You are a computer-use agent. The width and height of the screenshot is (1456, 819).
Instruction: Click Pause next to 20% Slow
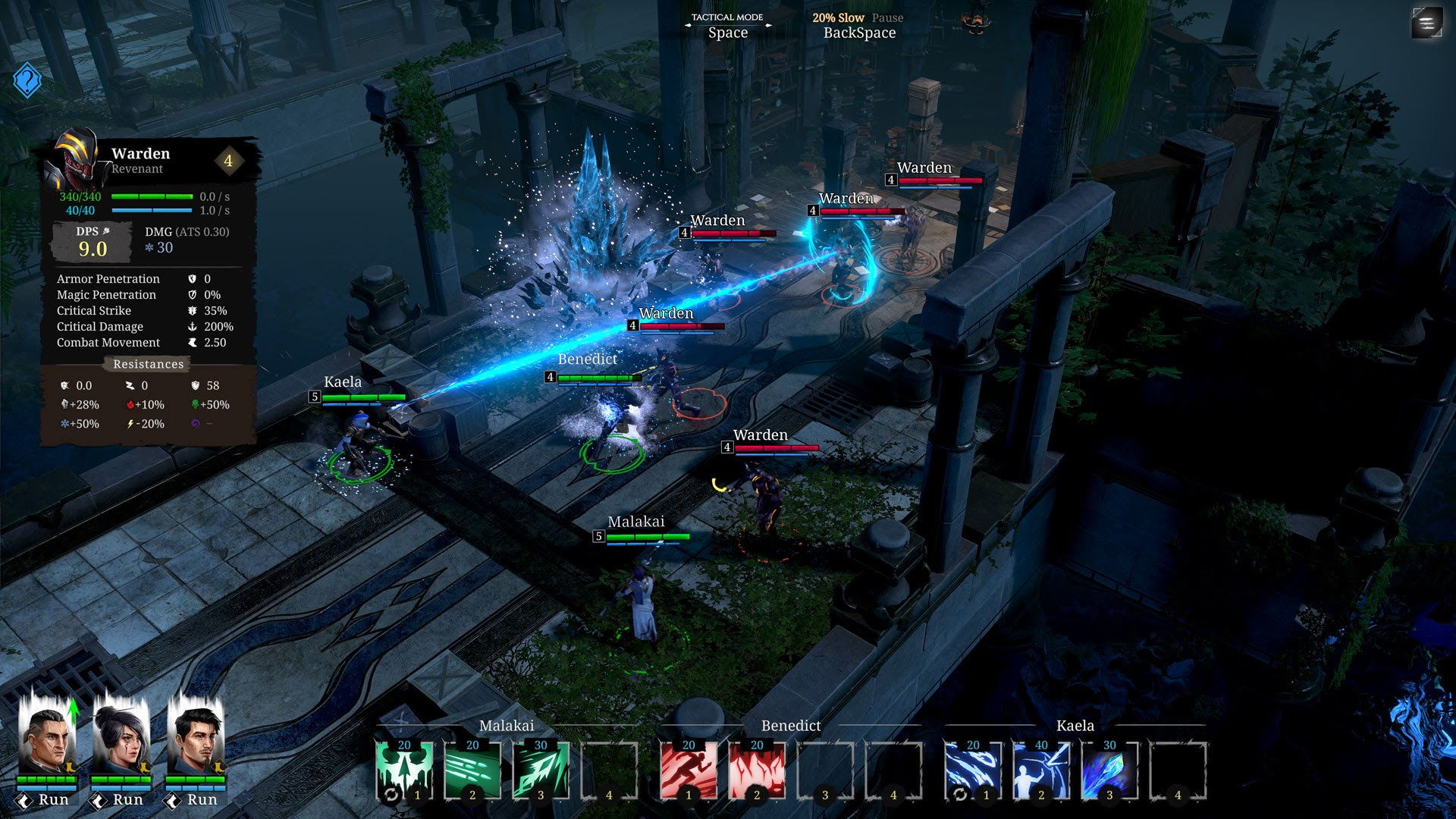click(x=887, y=17)
